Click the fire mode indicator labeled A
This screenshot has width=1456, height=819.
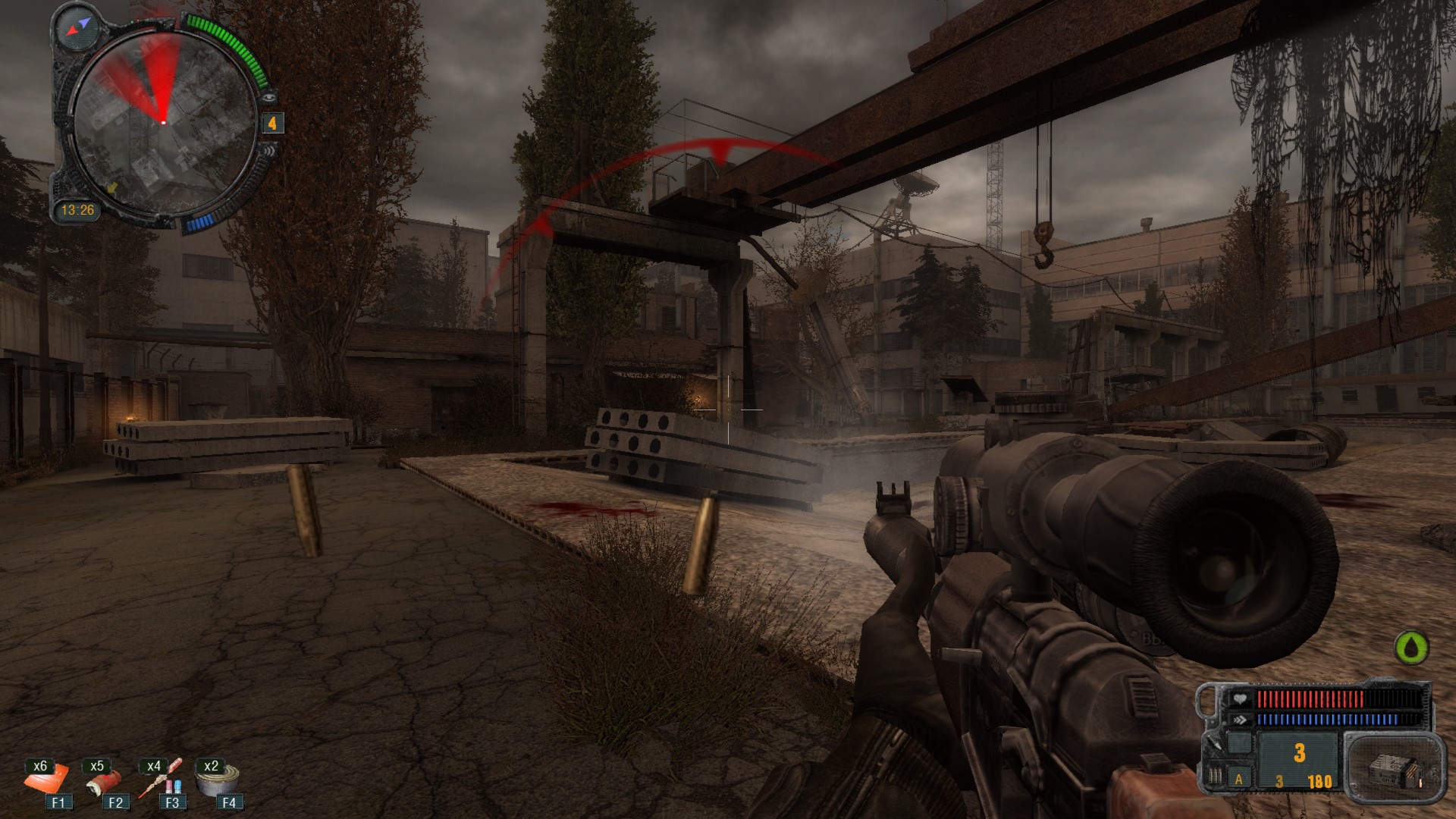1239,779
